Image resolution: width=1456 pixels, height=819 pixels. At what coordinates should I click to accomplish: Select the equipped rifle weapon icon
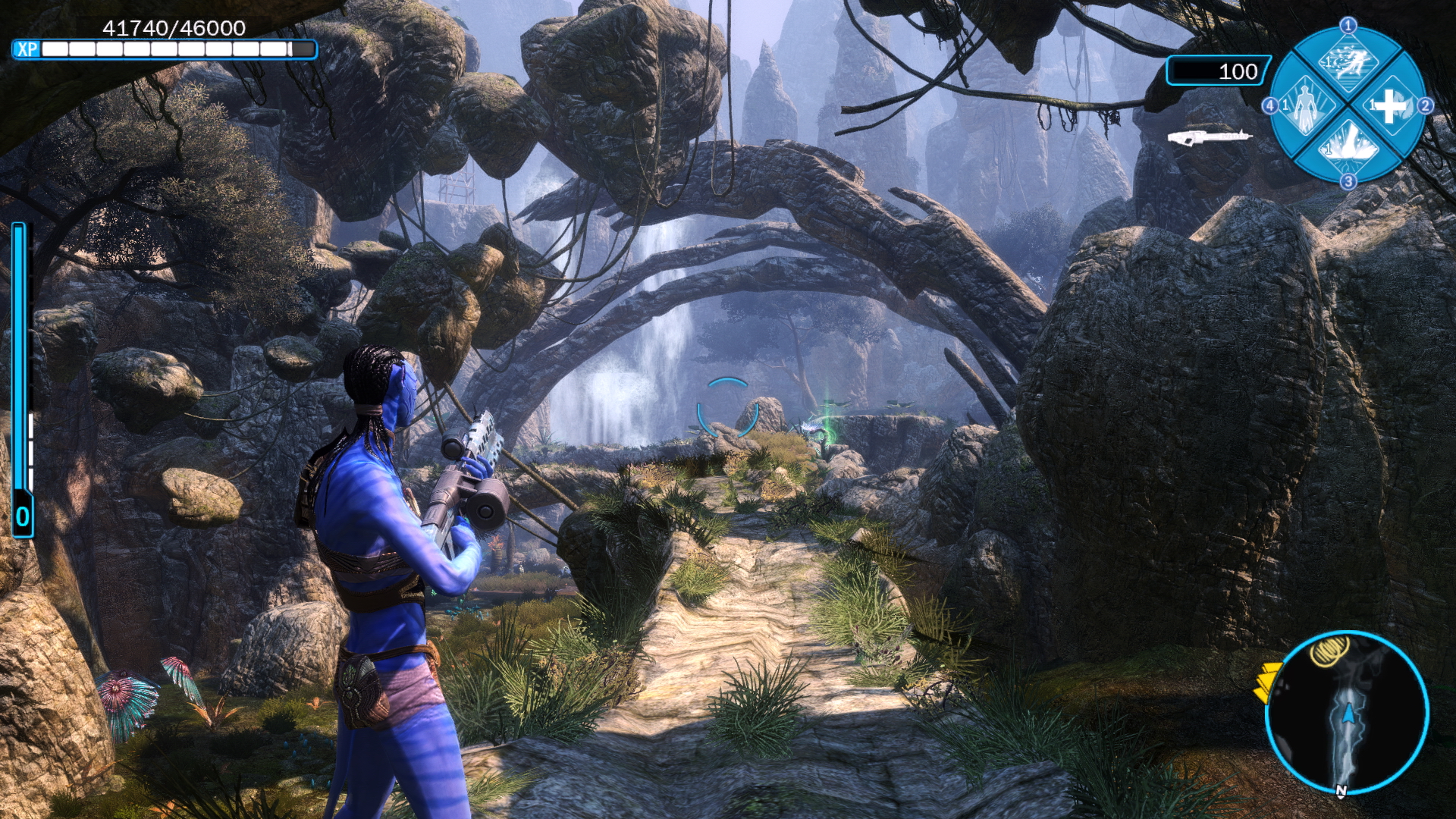coord(1209,136)
